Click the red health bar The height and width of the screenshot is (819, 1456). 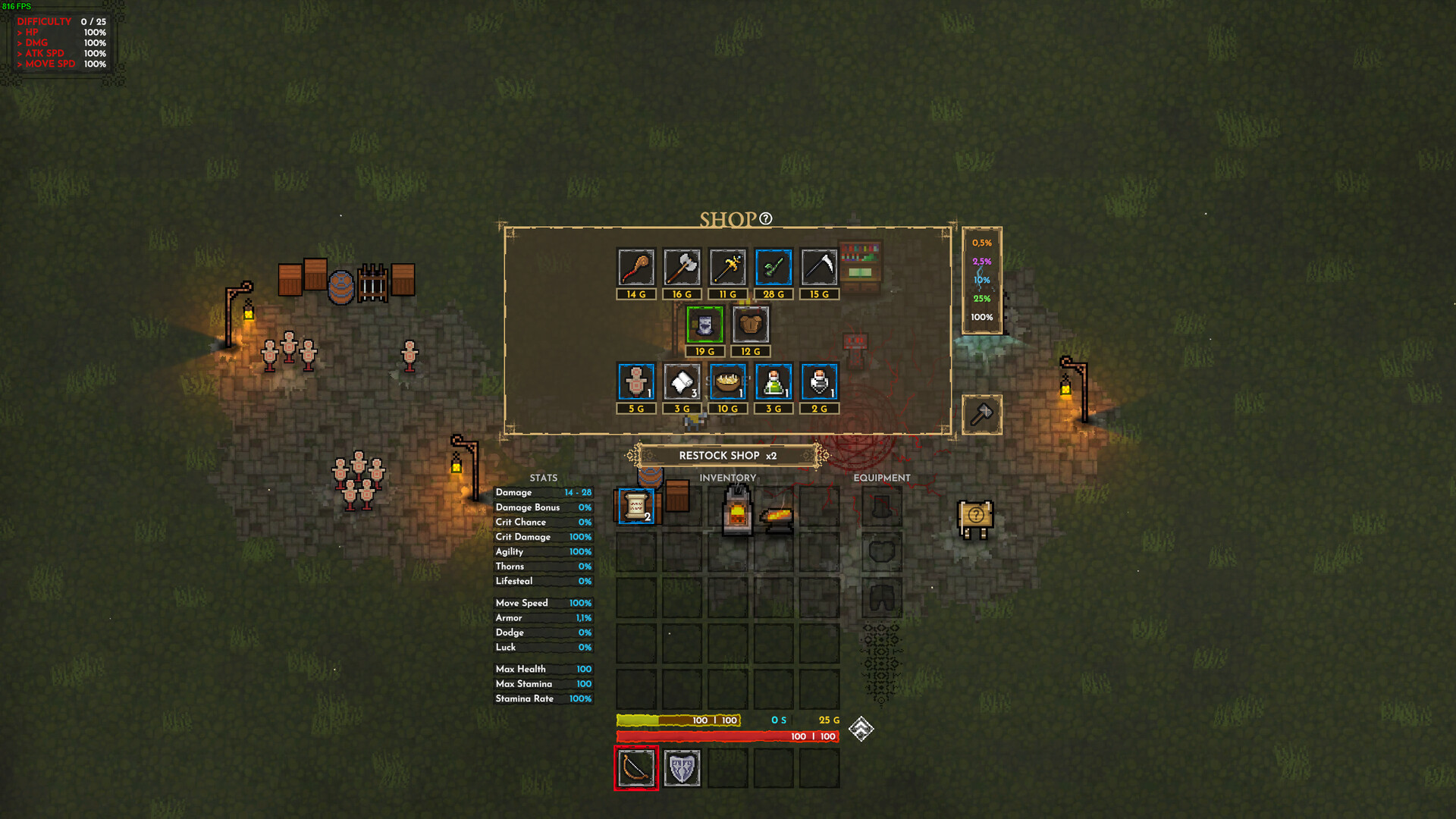point(728,735)
